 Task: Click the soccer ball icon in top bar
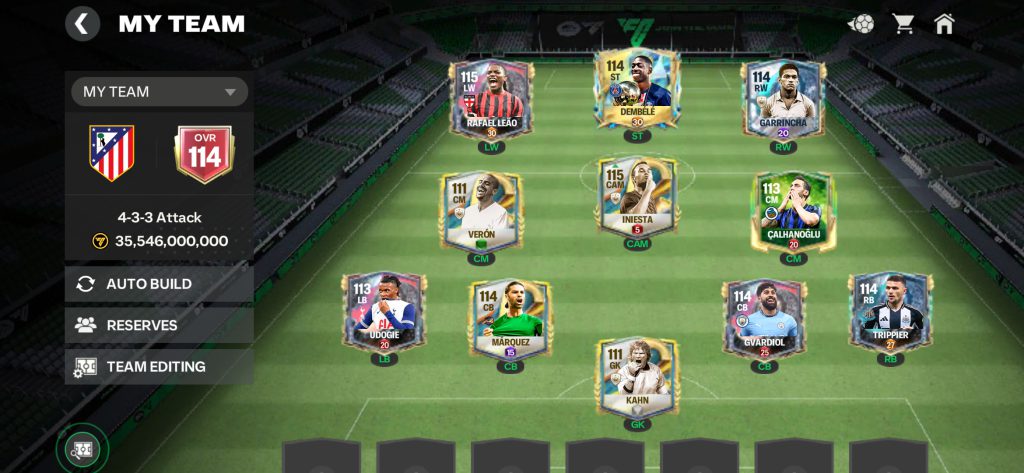click(861, 24)
